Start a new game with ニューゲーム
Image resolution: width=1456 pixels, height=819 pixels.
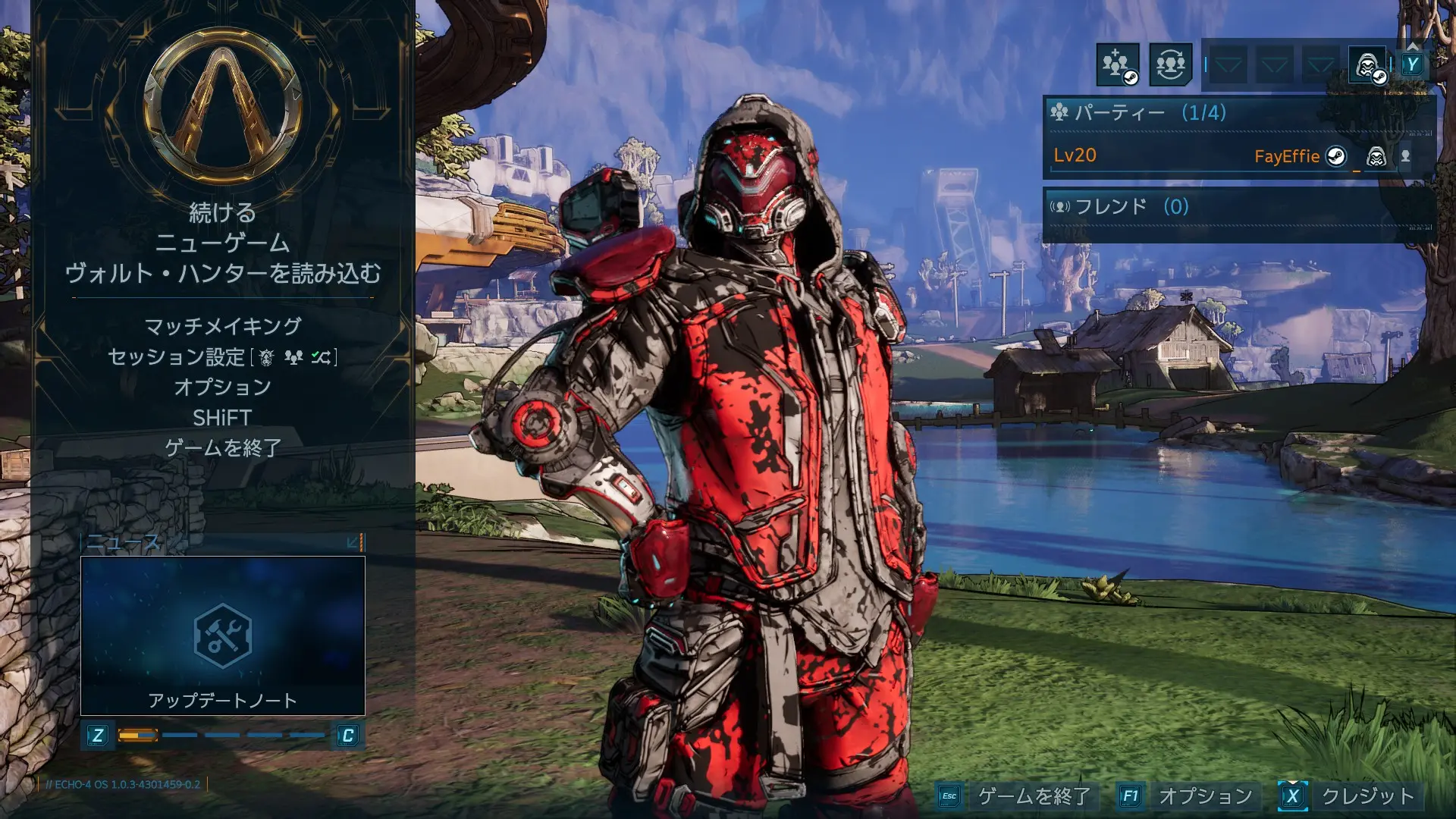click(222, 243)
